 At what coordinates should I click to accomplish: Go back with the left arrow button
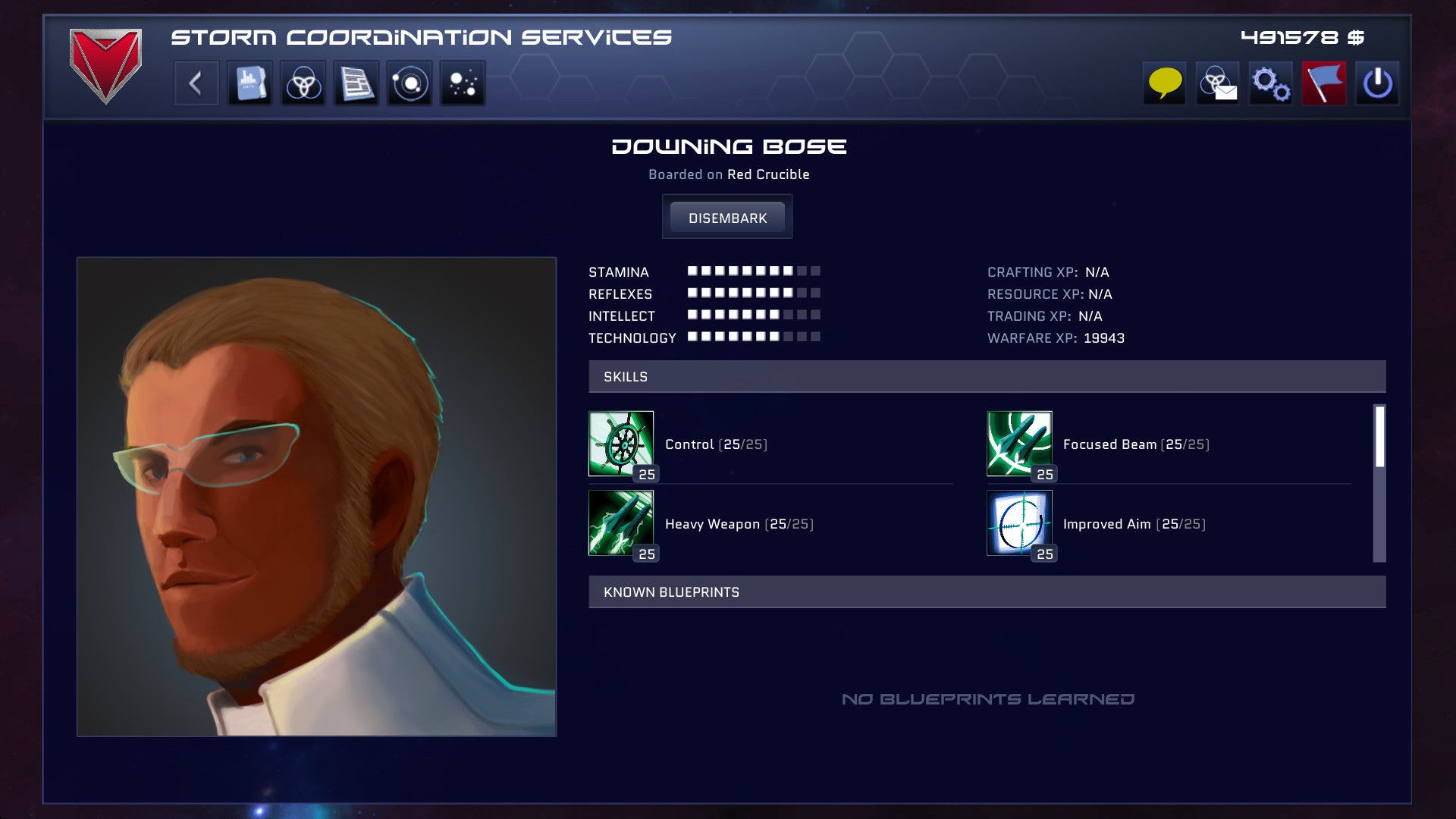[x=196, y=83]
